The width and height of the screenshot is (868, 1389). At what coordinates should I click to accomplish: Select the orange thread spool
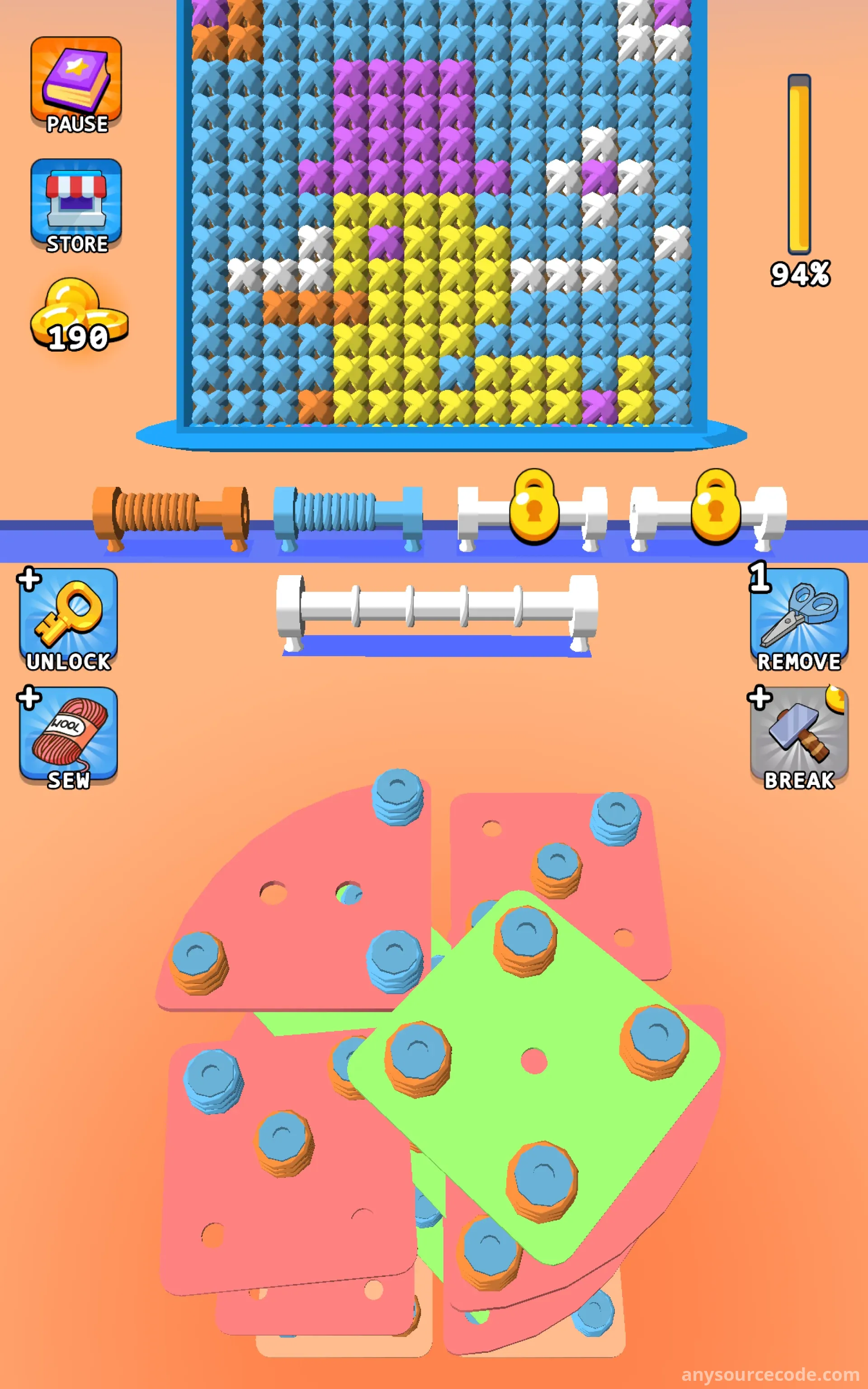[x=171, y=513]
